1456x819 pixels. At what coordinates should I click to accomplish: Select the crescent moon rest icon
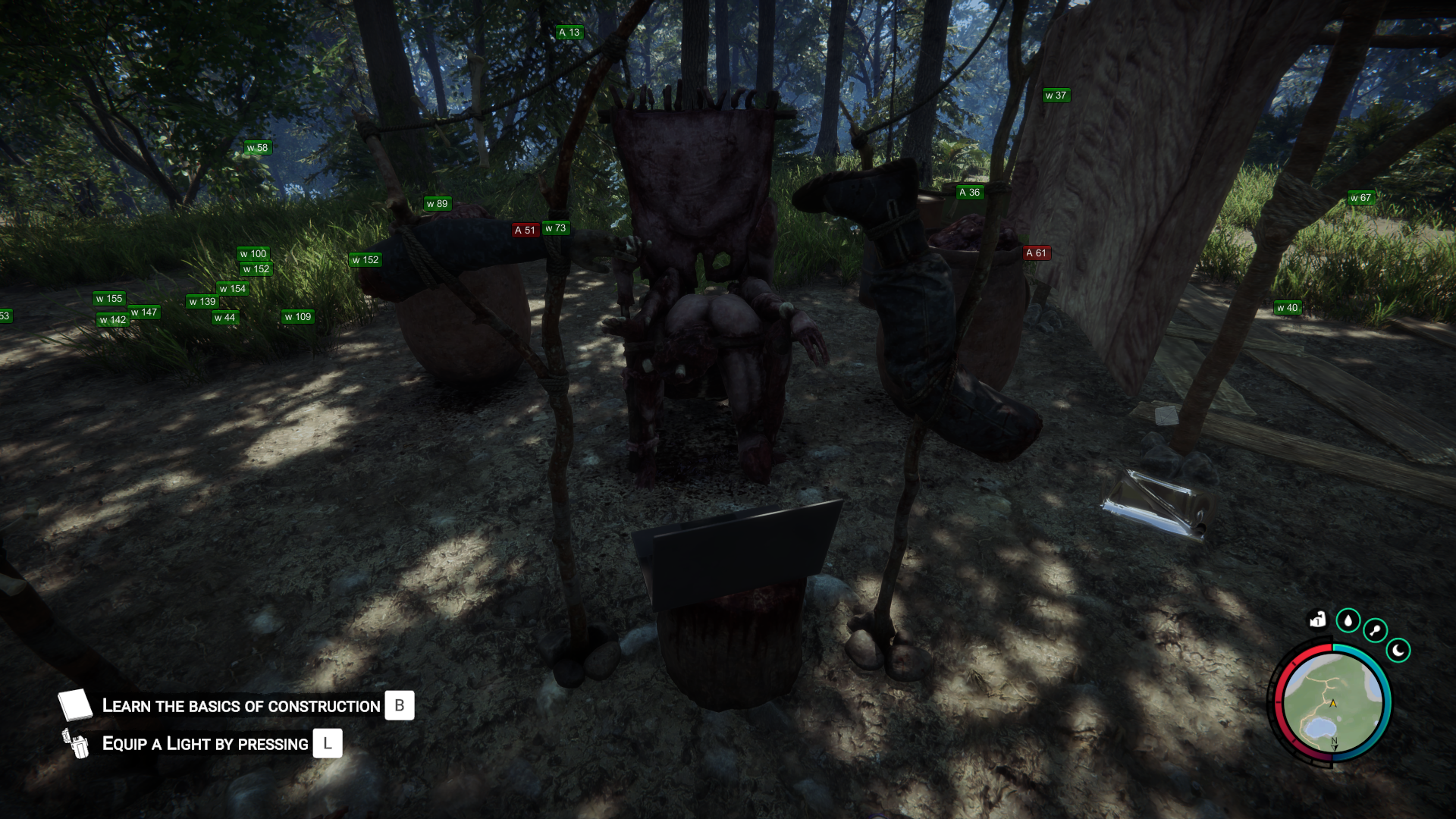1398,650
